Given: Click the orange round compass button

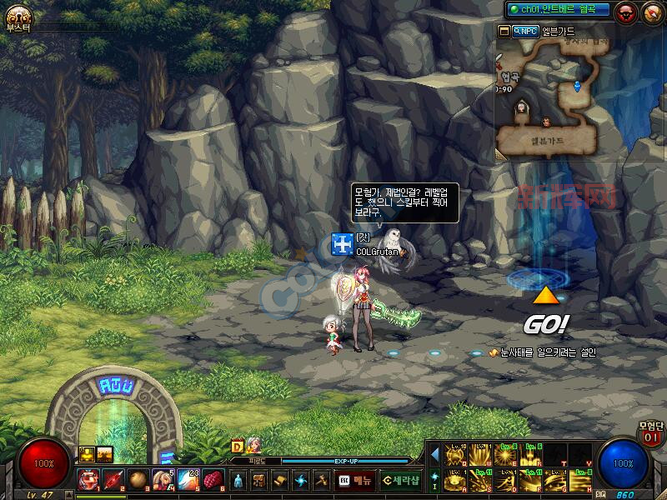Looking at the screenshot, I should click(652, 12).
